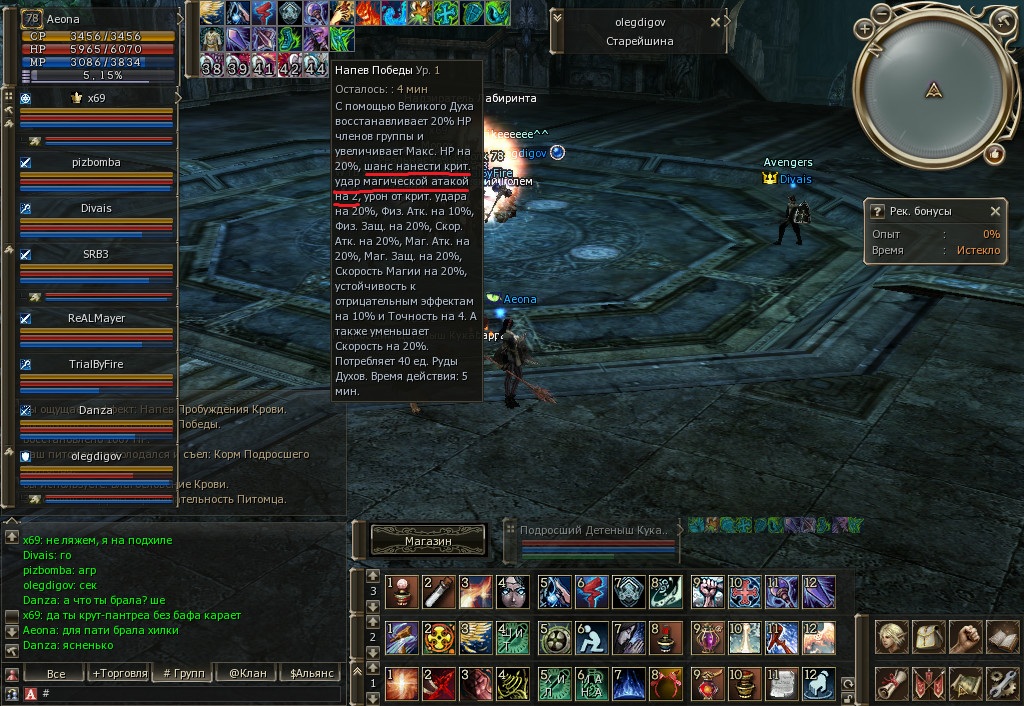Close the Рек. бонусы panel
The height and width of the screenshot is (706, 1024).
click(995, 211)
